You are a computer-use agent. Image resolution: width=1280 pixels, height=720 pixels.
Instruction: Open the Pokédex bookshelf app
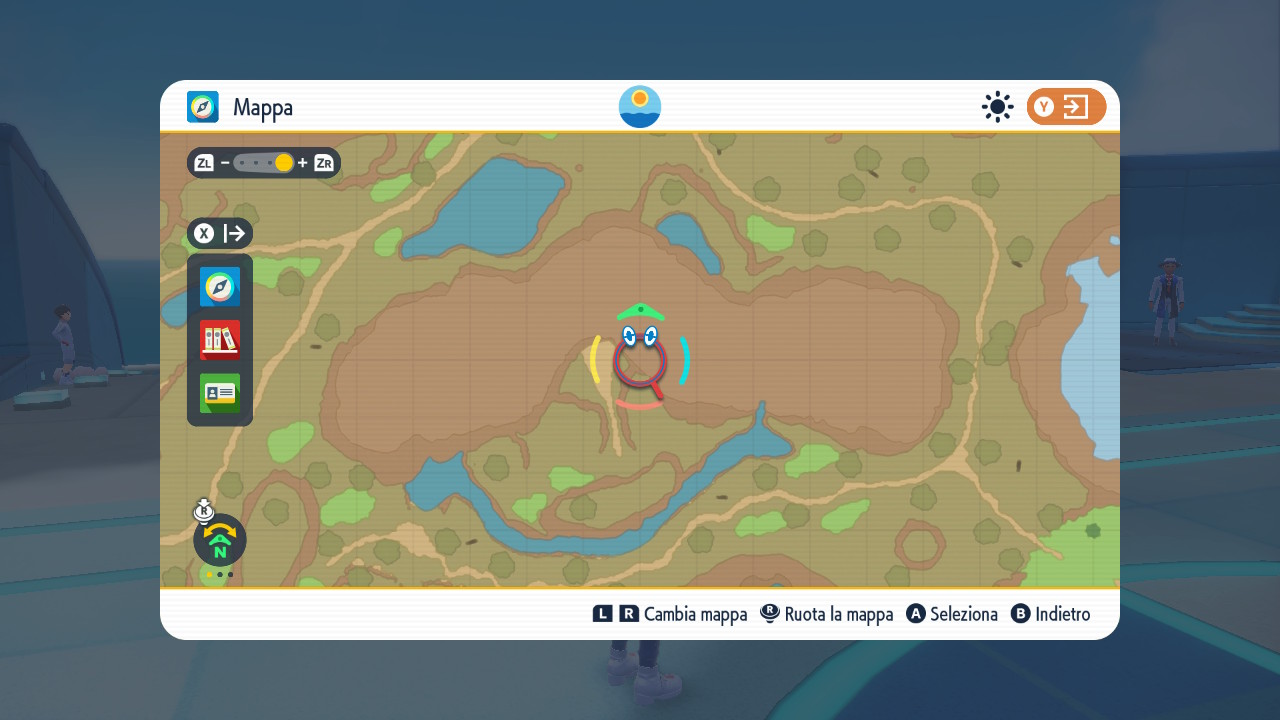coord(220,340)
